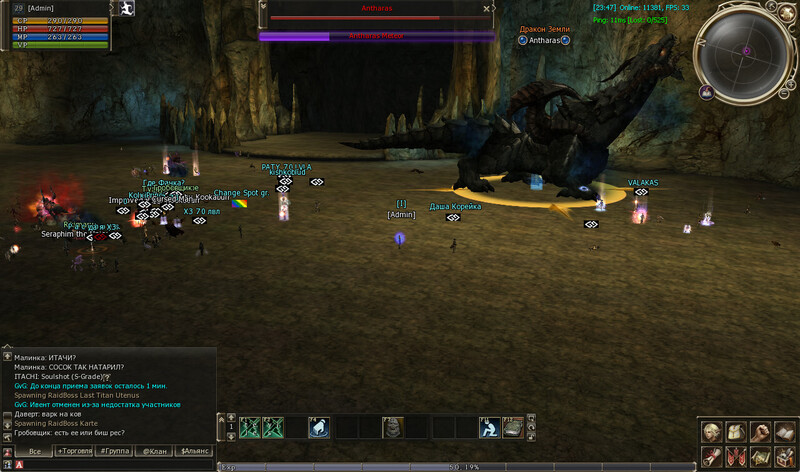Select the @Клан chat tab
Viewport: 800px width, 472px height.
[155, 452]
